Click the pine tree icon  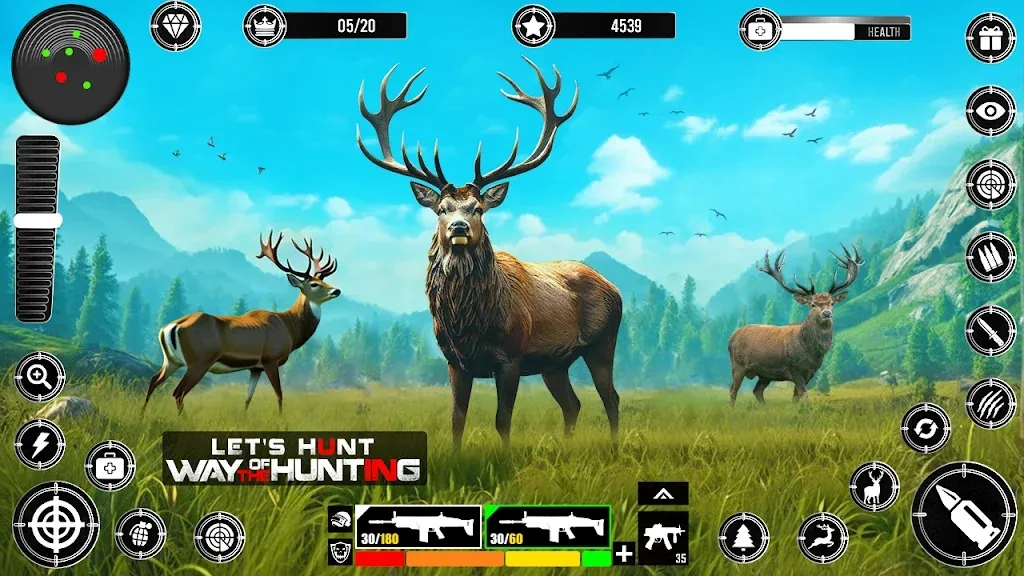744,538
